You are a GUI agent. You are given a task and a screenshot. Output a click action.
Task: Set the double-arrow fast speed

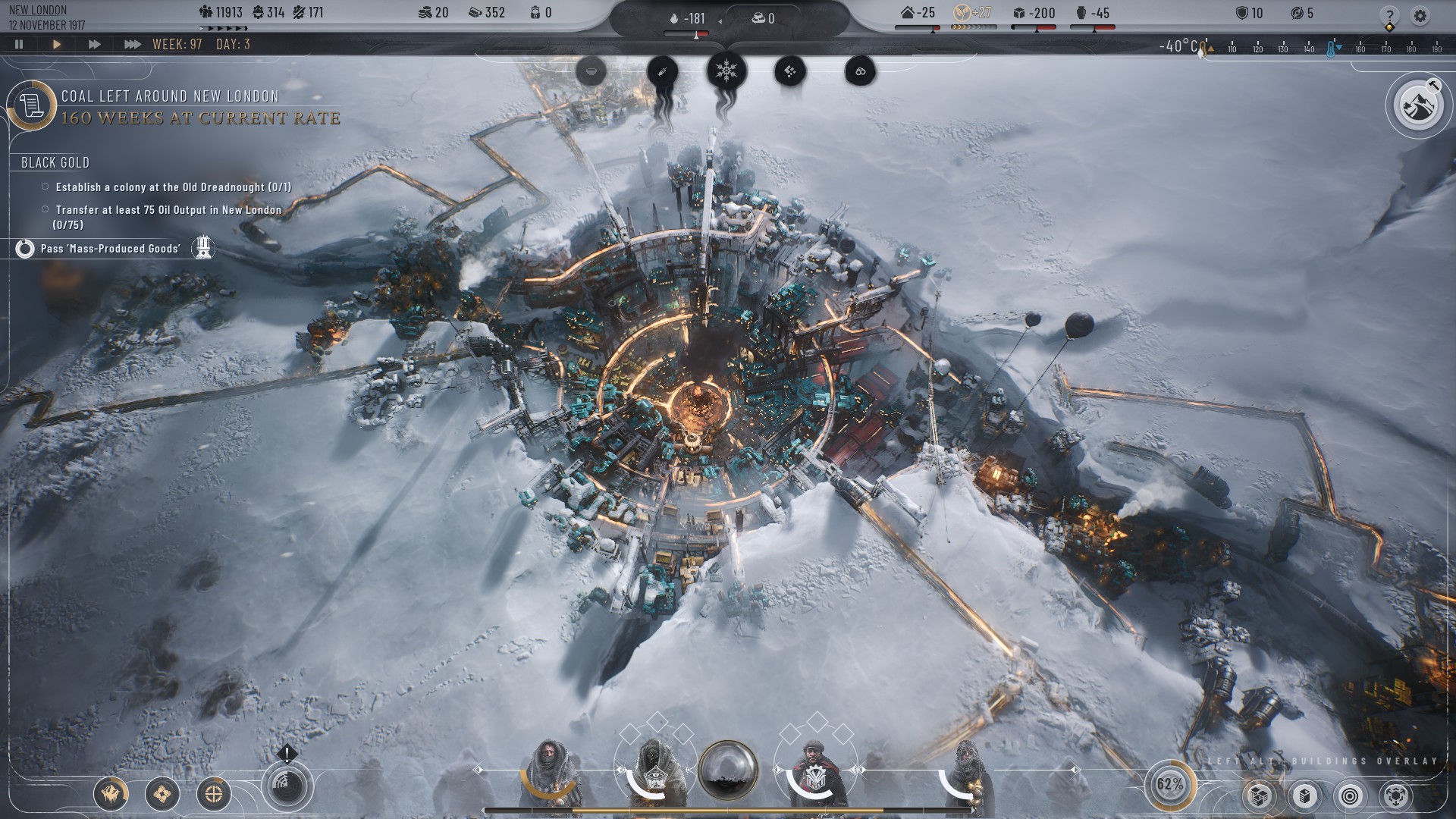[x=94, y=44]
